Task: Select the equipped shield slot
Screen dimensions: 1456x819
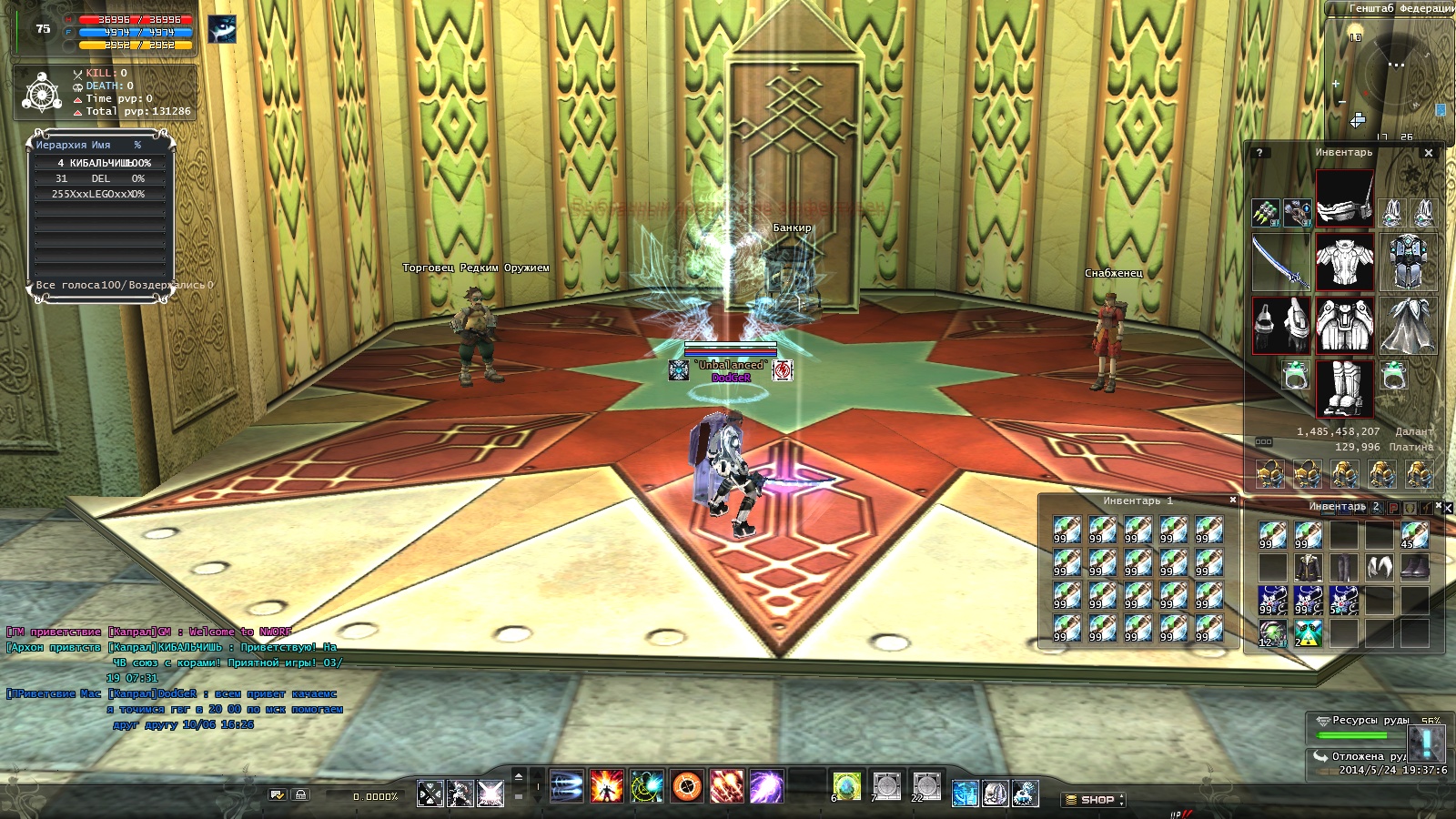Action: point(1408,263)
